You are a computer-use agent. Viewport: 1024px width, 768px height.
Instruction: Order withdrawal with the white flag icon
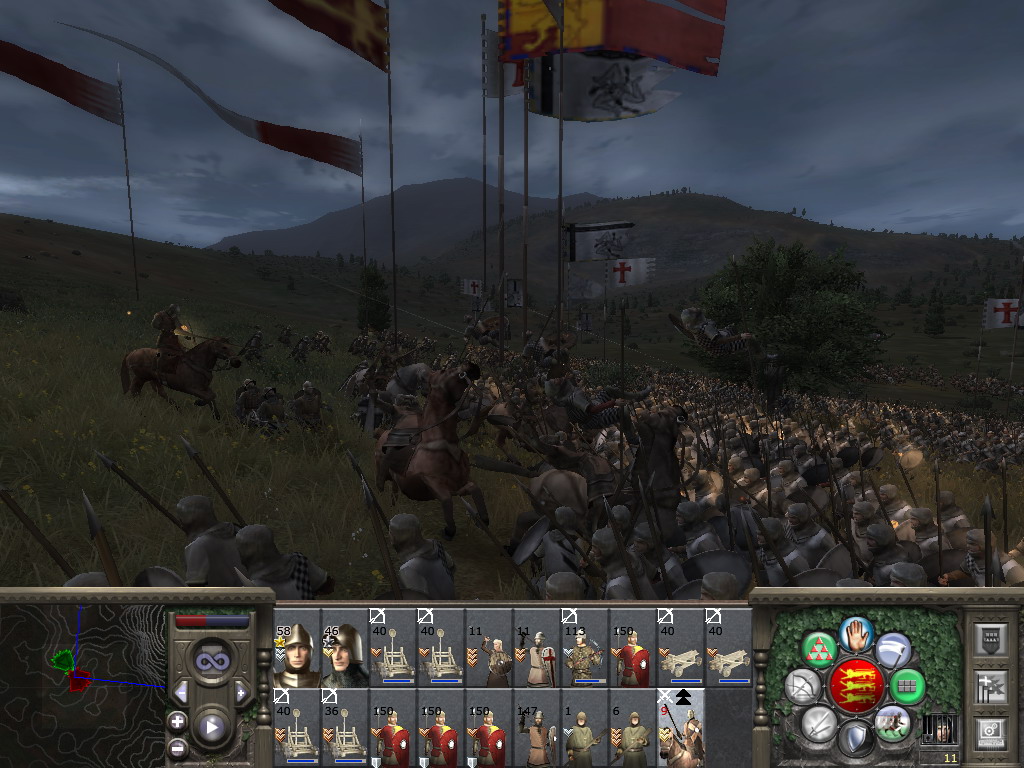tap(893, 650)
